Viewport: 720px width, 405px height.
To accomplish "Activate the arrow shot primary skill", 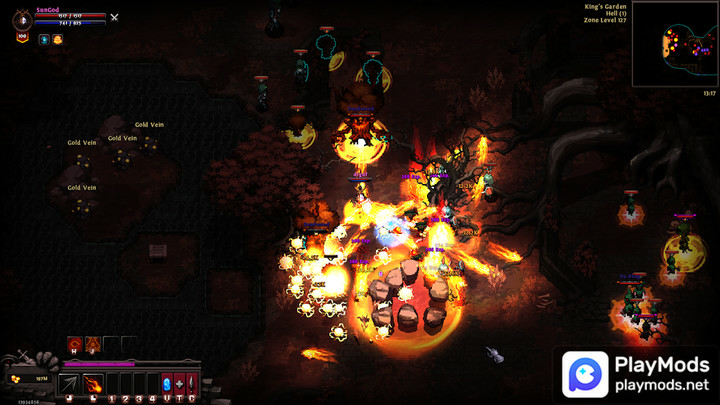I will click(x=69, y=383).
